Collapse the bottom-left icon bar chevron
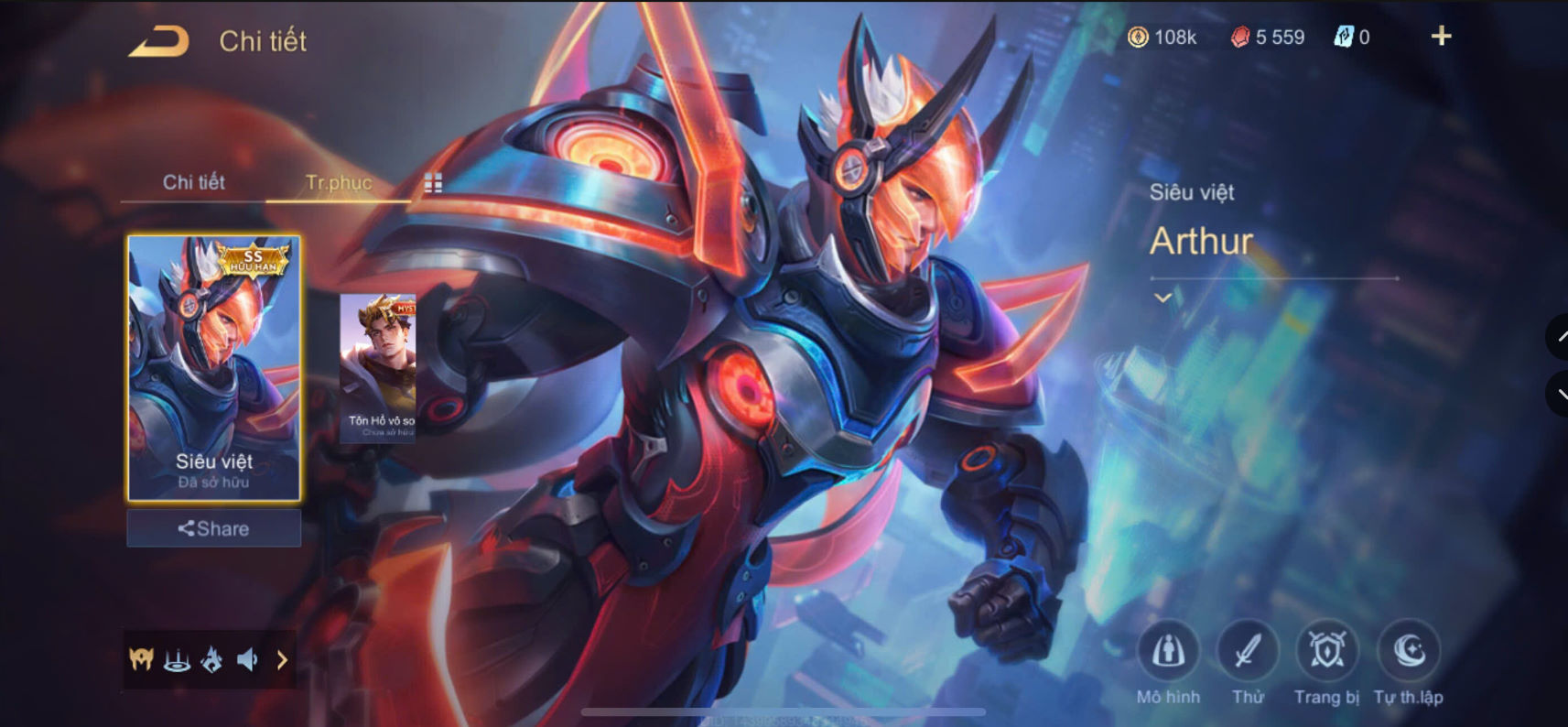 click(281, 658)
